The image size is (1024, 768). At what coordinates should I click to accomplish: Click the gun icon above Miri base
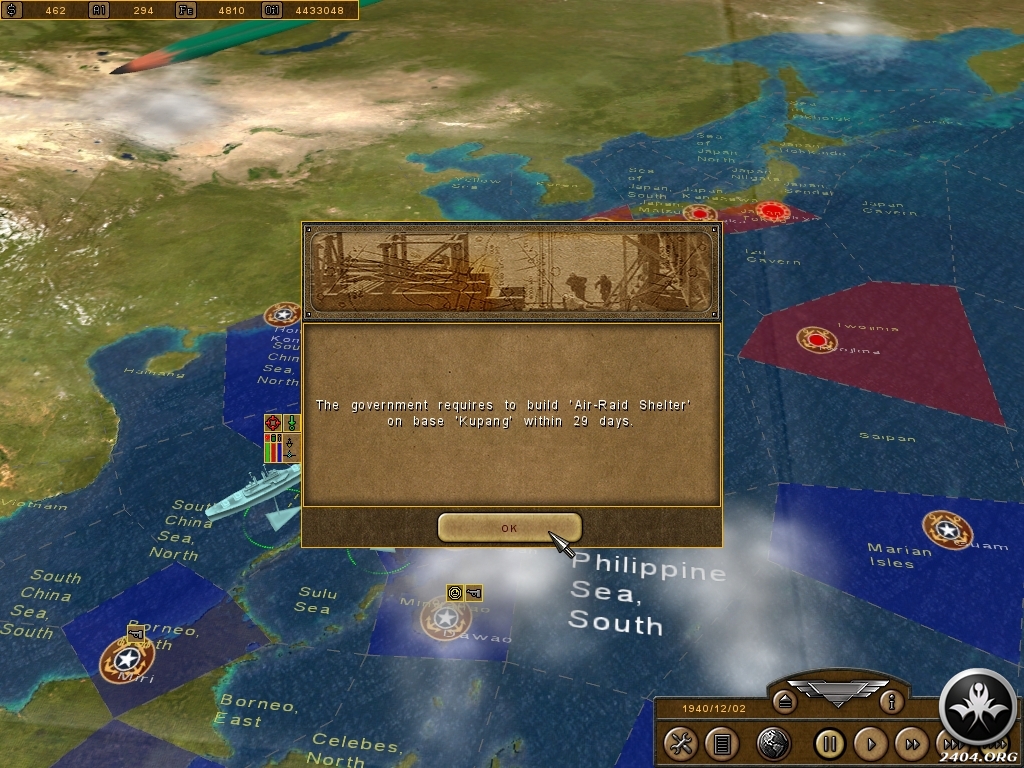coord(136,631)
